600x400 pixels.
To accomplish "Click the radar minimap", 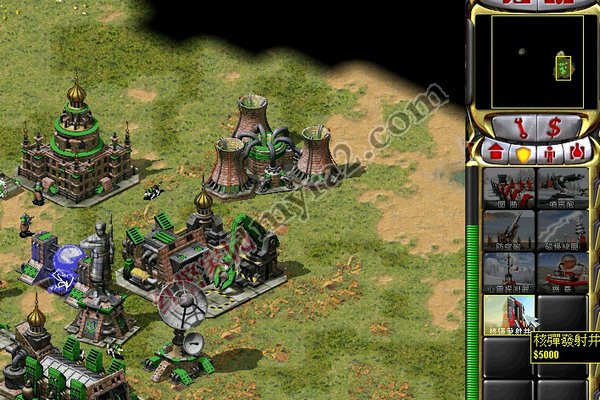I will (531, 61).
